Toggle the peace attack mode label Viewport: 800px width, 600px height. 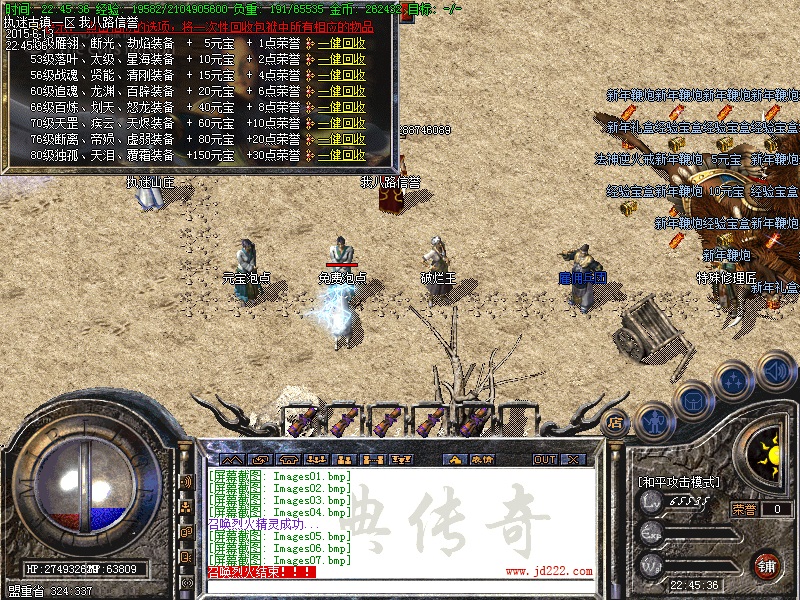pyautogui.click(x=679, y=482)
